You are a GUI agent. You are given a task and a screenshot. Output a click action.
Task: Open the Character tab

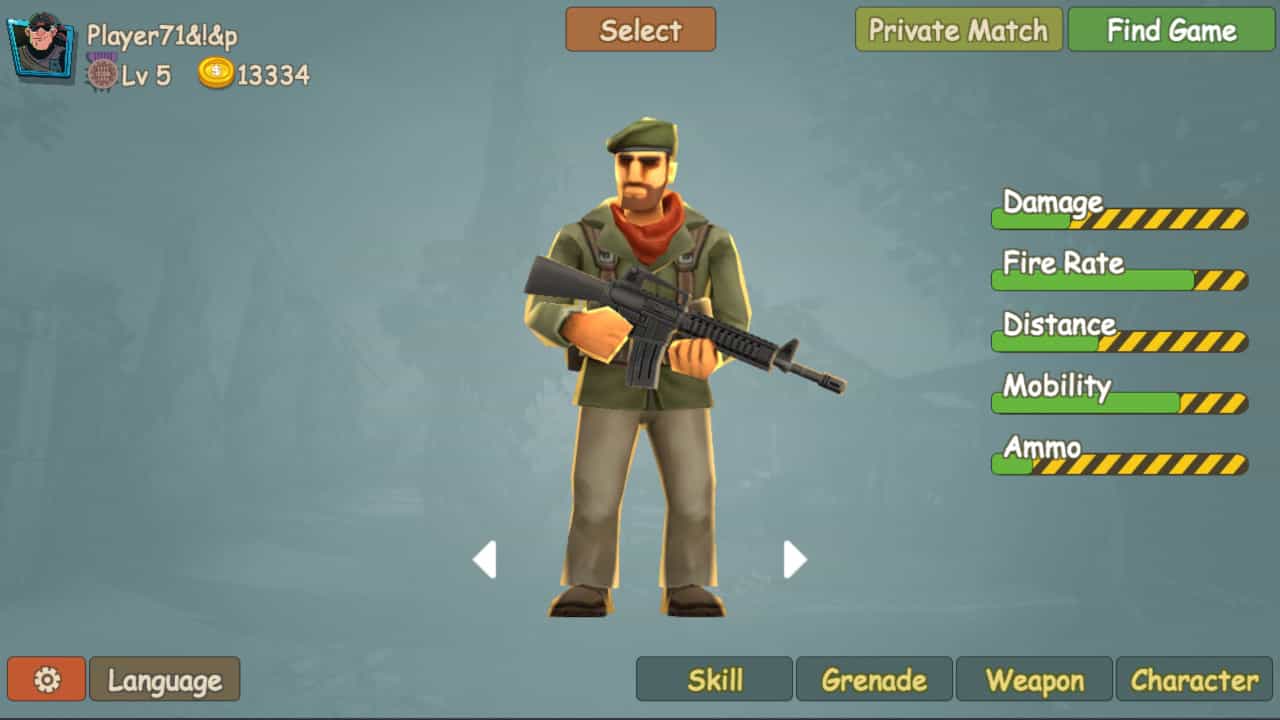tap(1194, 679)
